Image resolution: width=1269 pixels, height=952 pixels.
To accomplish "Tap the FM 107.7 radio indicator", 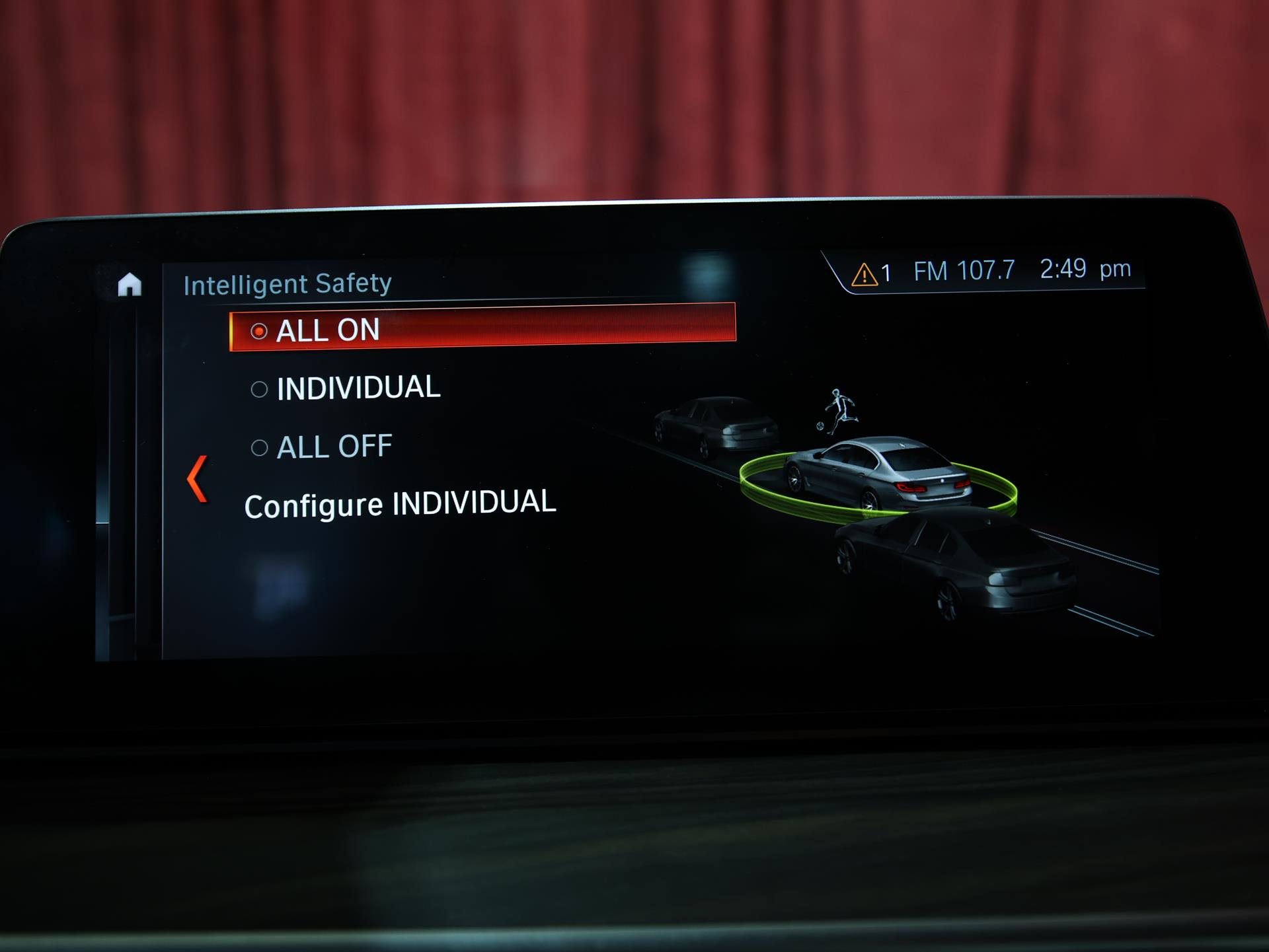I will [964, 270].
